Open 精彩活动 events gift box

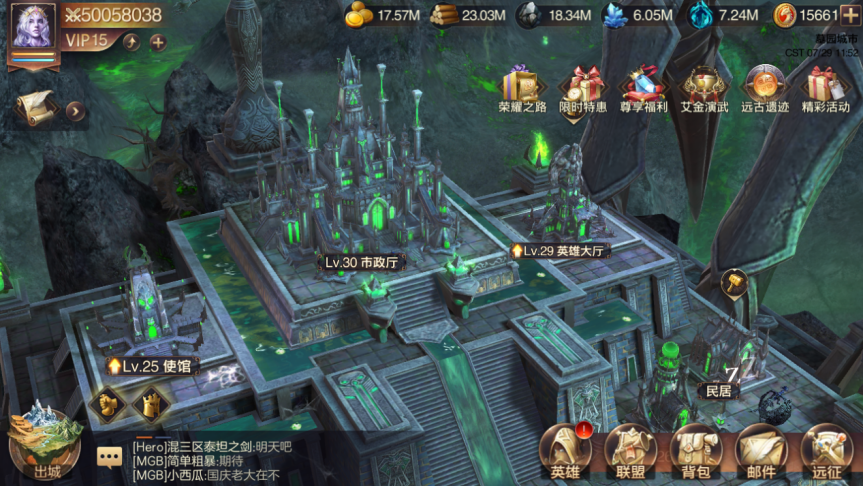point(825,88)
